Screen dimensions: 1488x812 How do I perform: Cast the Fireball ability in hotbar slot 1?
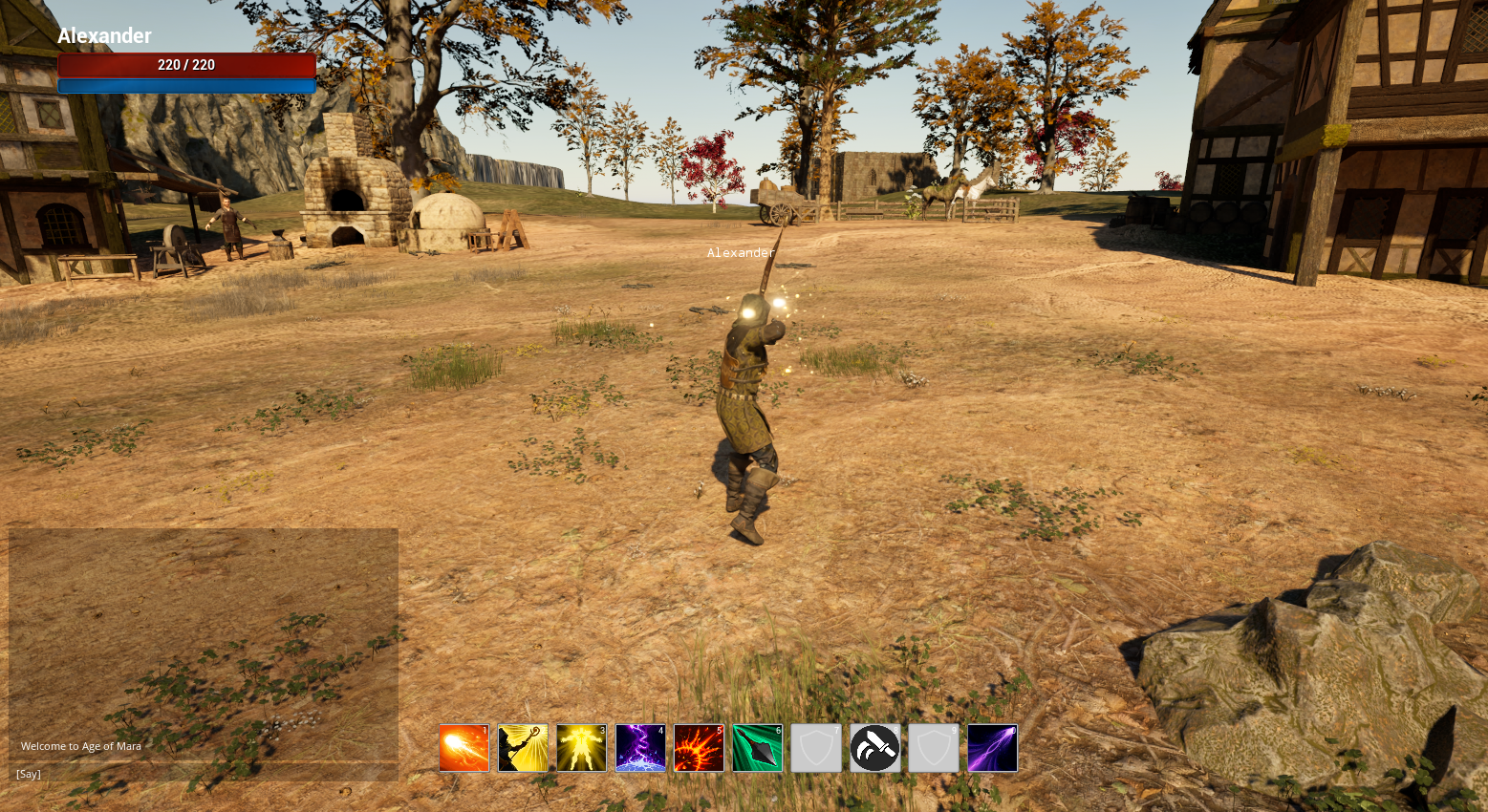coord(463,748)
